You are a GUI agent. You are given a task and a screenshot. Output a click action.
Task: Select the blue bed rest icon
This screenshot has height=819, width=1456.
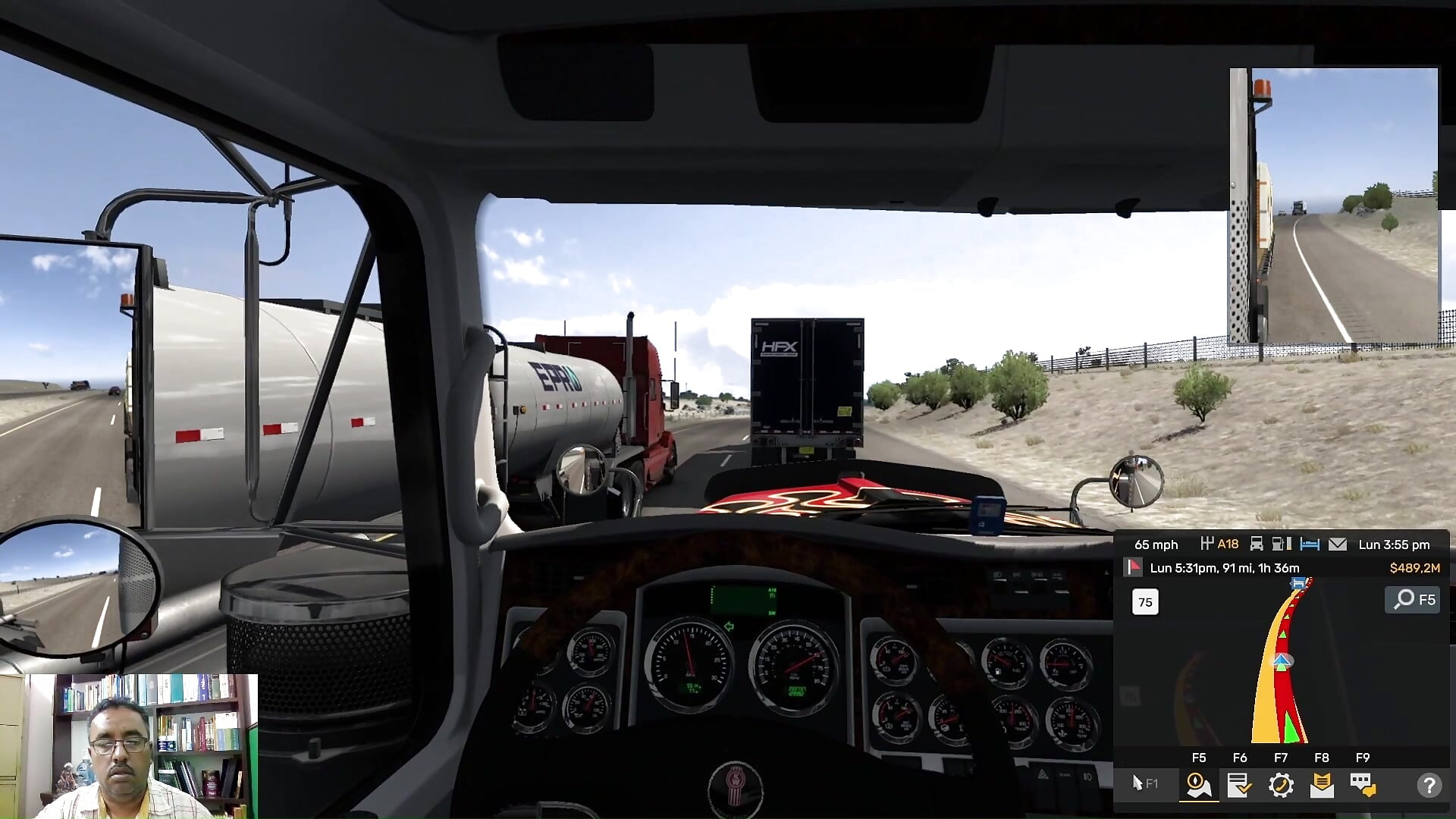pyautogui.click(x=1310, y=544)
